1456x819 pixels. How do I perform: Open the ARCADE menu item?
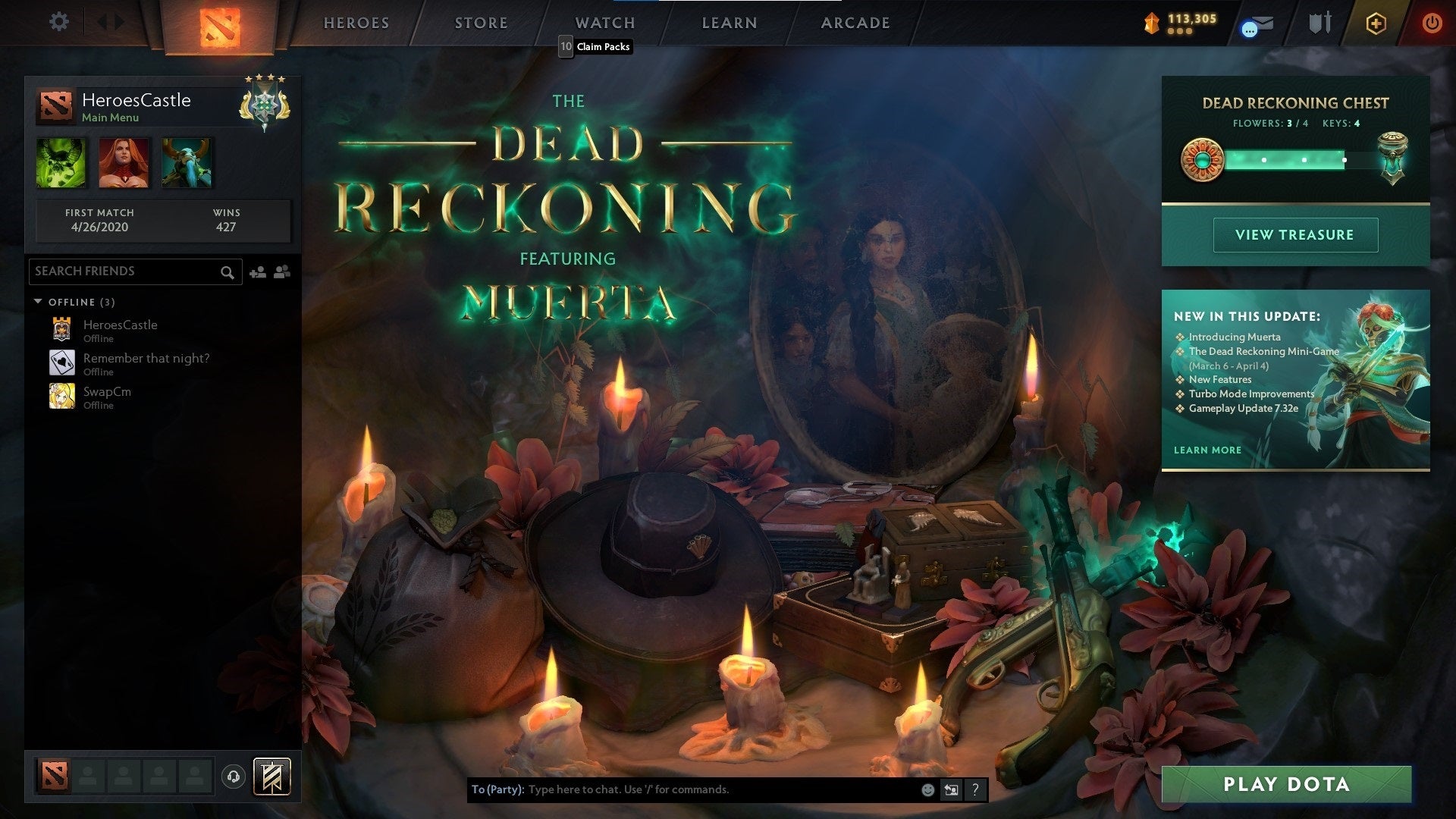(x=855, y=23)
